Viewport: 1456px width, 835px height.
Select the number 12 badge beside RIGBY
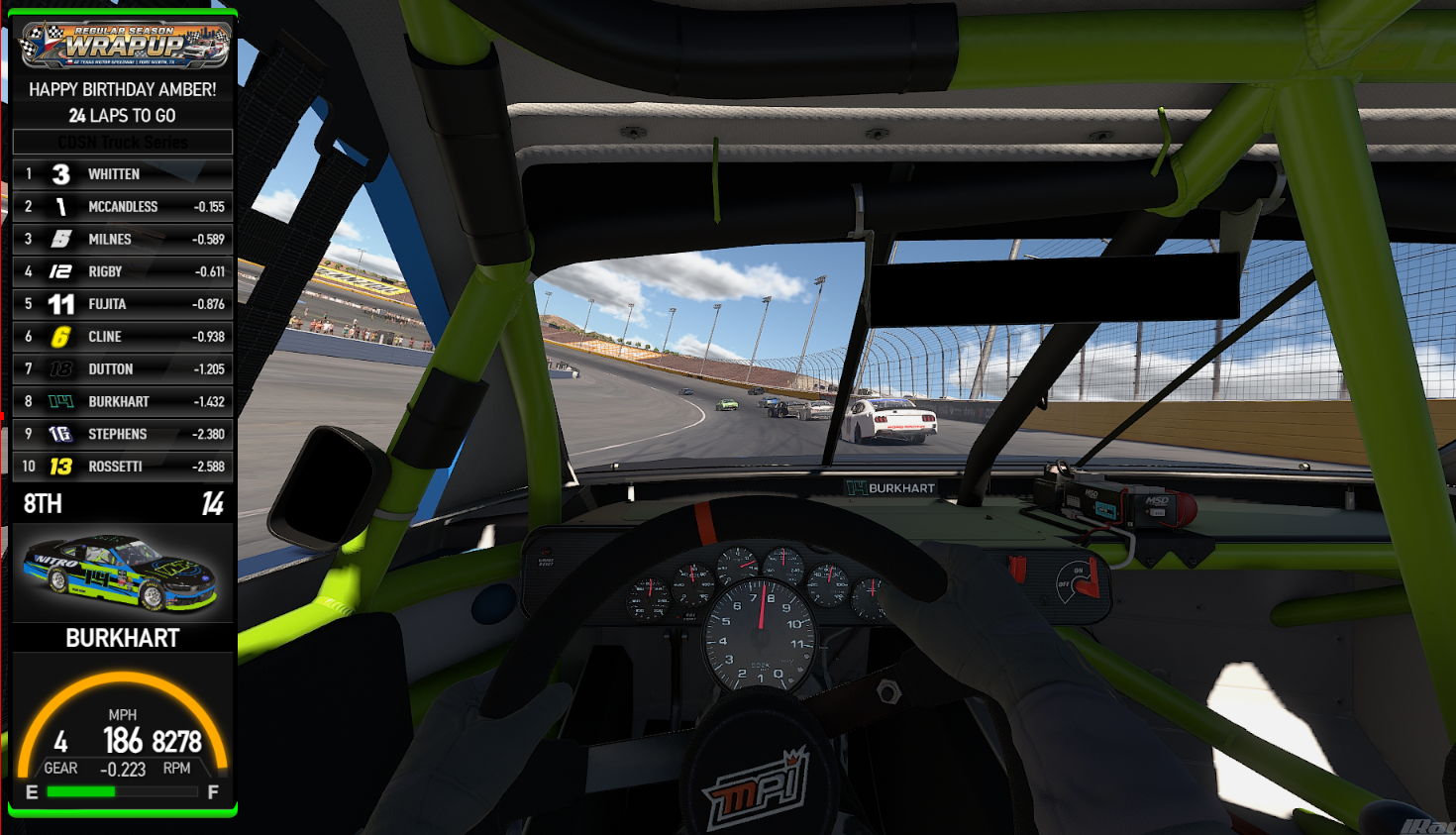click(x=59, y=270)
